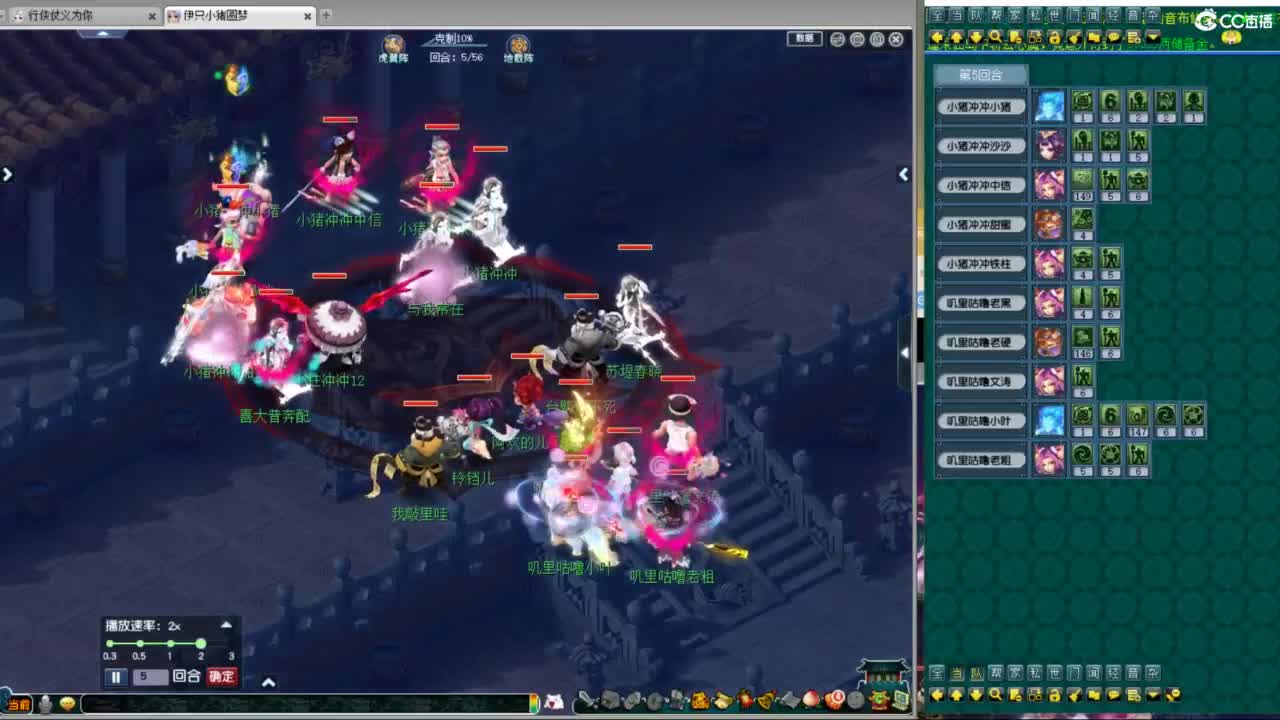
Task: Click 叽里咕噜小叶's avatar in the round panel
Action: [x=1048, y=419]
